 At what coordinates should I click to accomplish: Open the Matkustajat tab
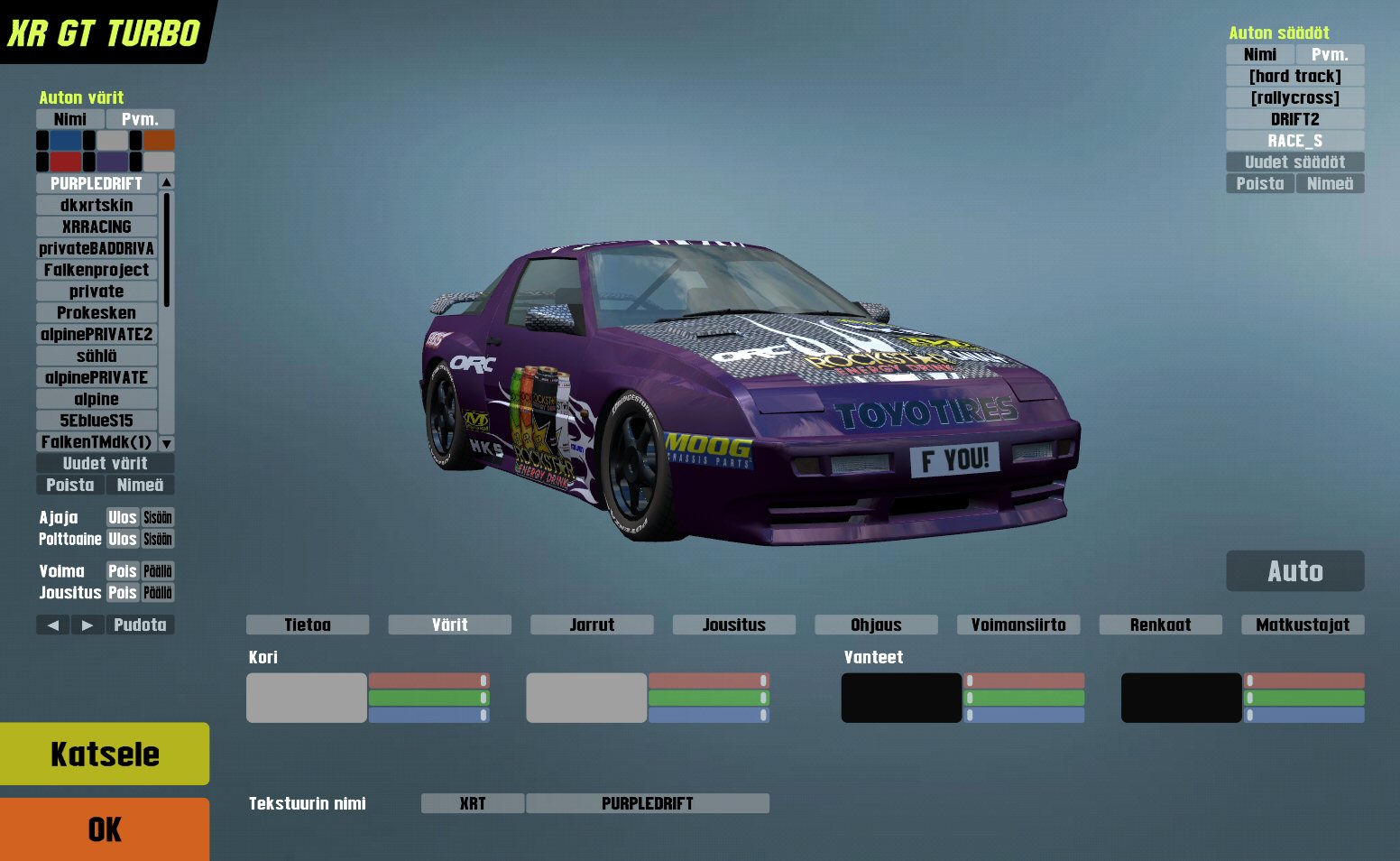1303,625
